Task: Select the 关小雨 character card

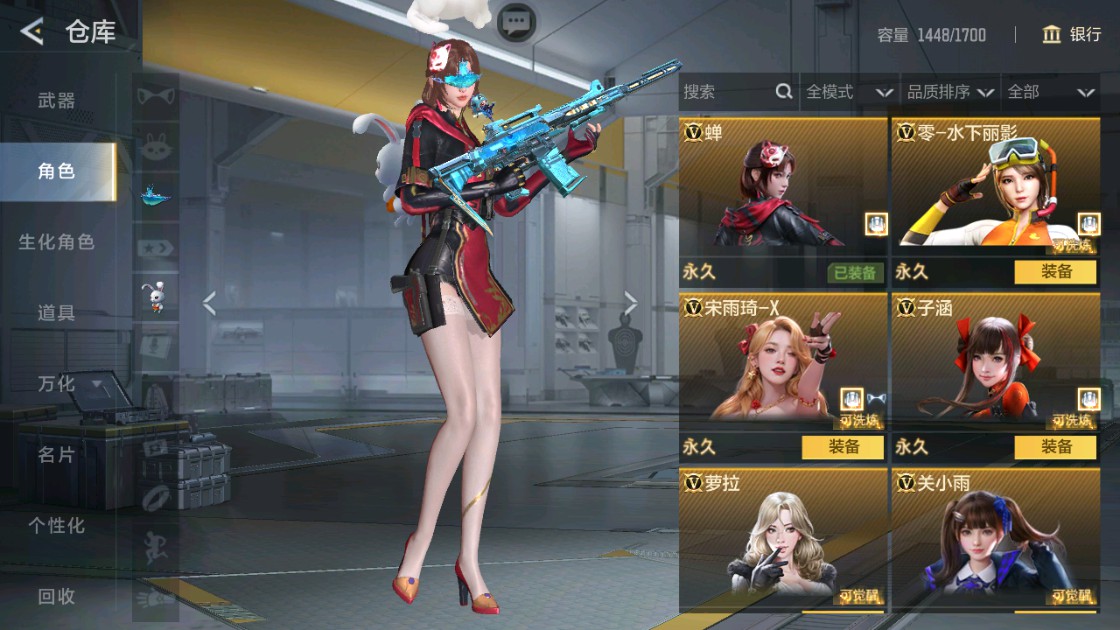Action: coord(996,540)
